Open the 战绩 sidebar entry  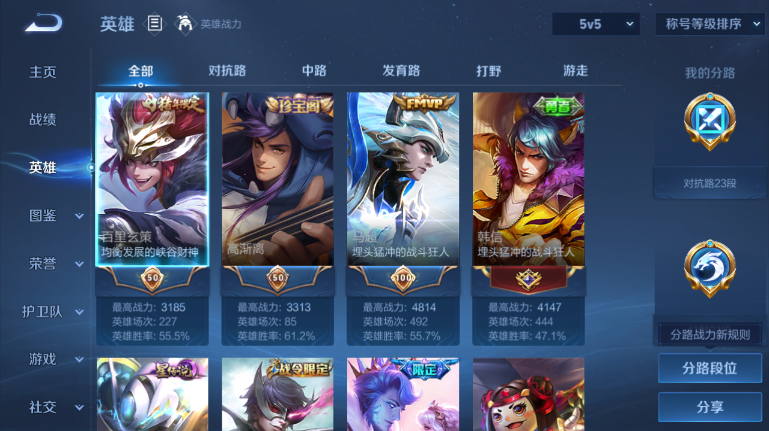(43, 119)
